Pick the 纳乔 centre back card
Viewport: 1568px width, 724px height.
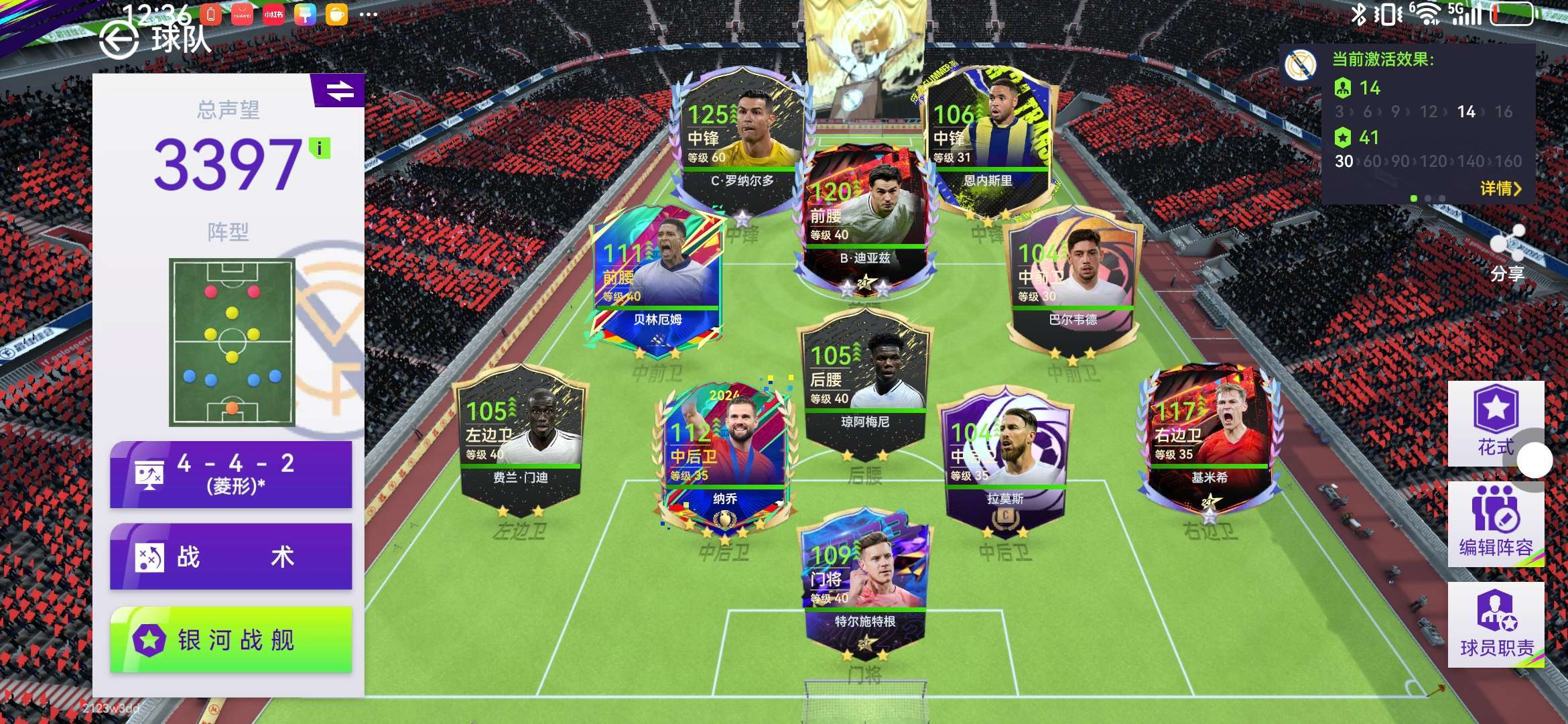point(725,456)
